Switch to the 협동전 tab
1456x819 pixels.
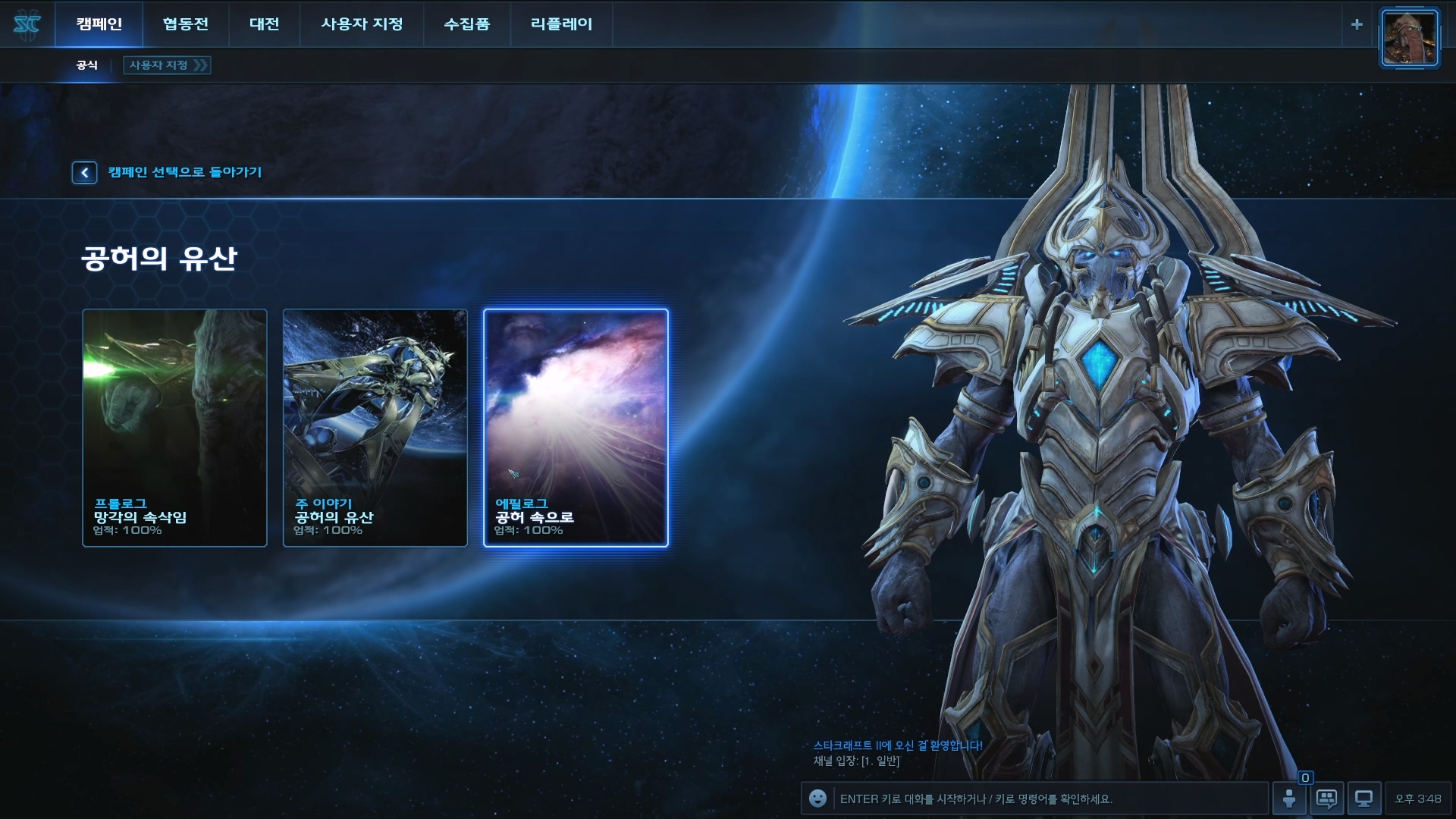185,24
